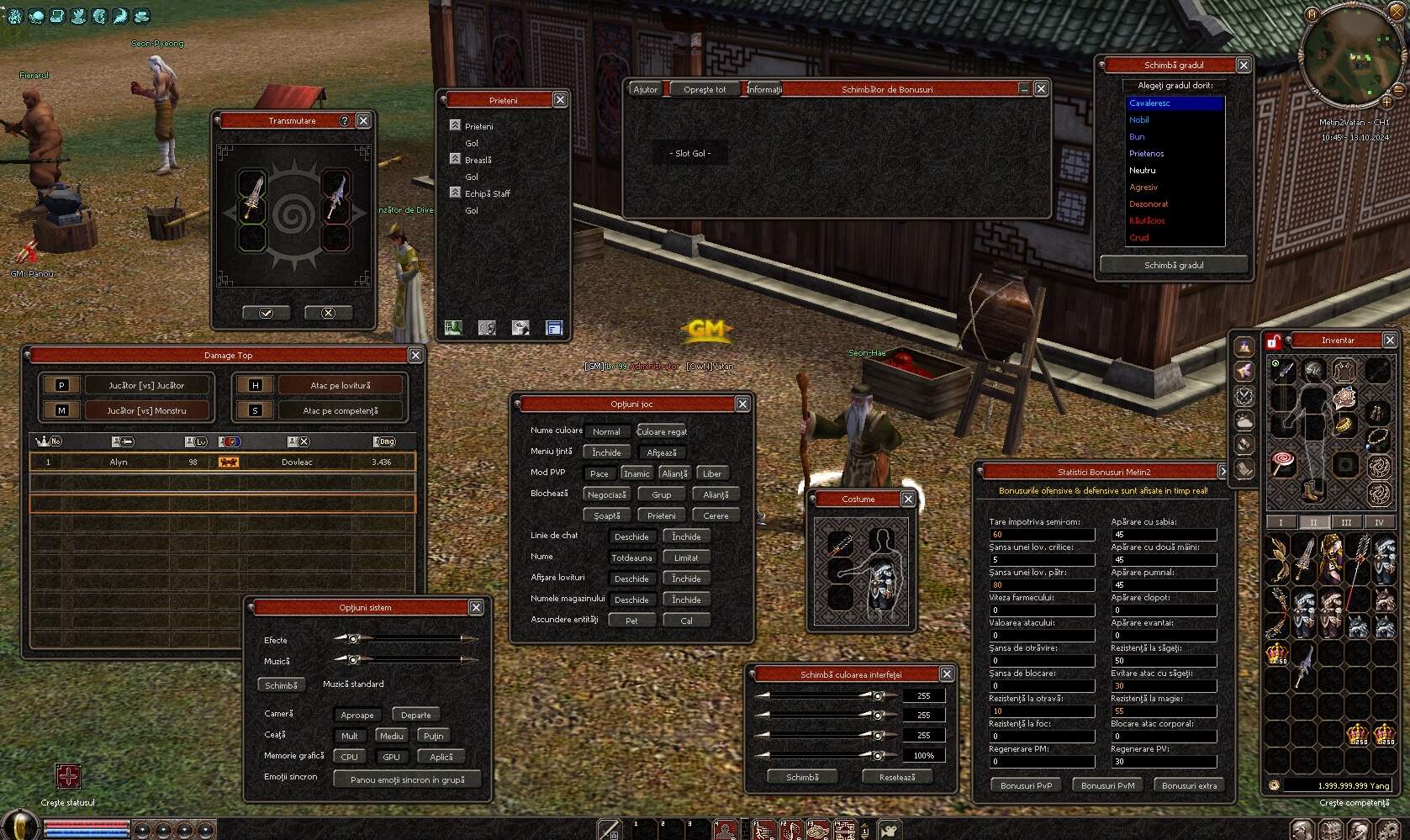Open the Ajutor menu in Schimbător de Bonusuri
1410x840 pixels.
(646, 88)
